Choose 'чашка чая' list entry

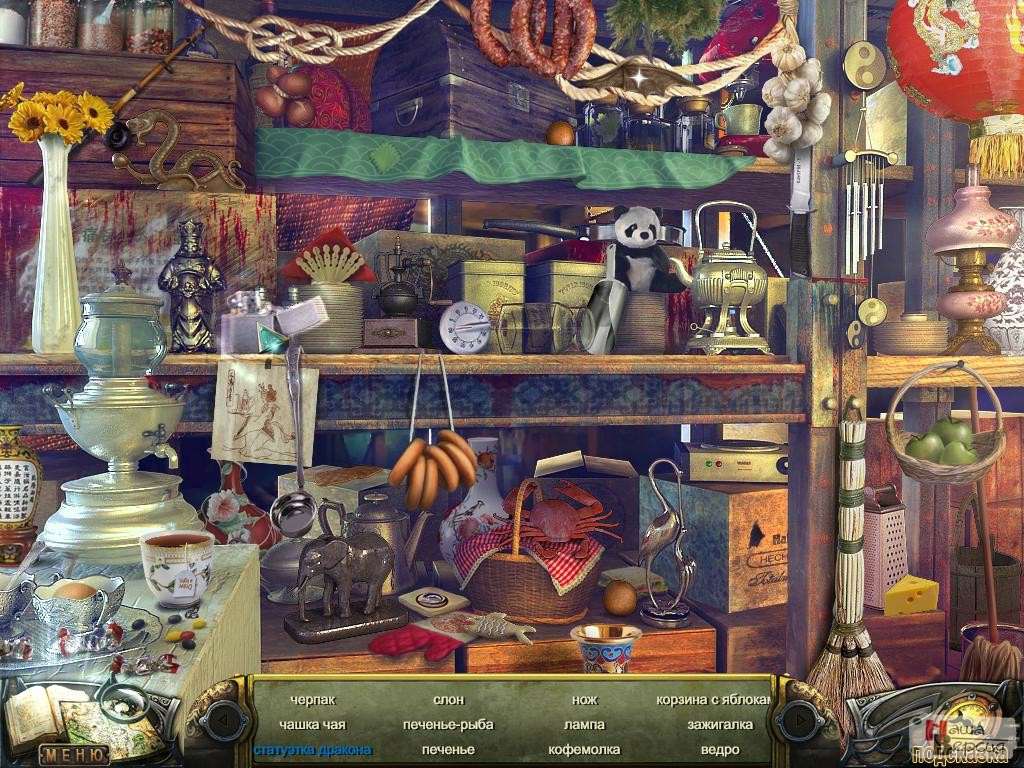[313, 724]
